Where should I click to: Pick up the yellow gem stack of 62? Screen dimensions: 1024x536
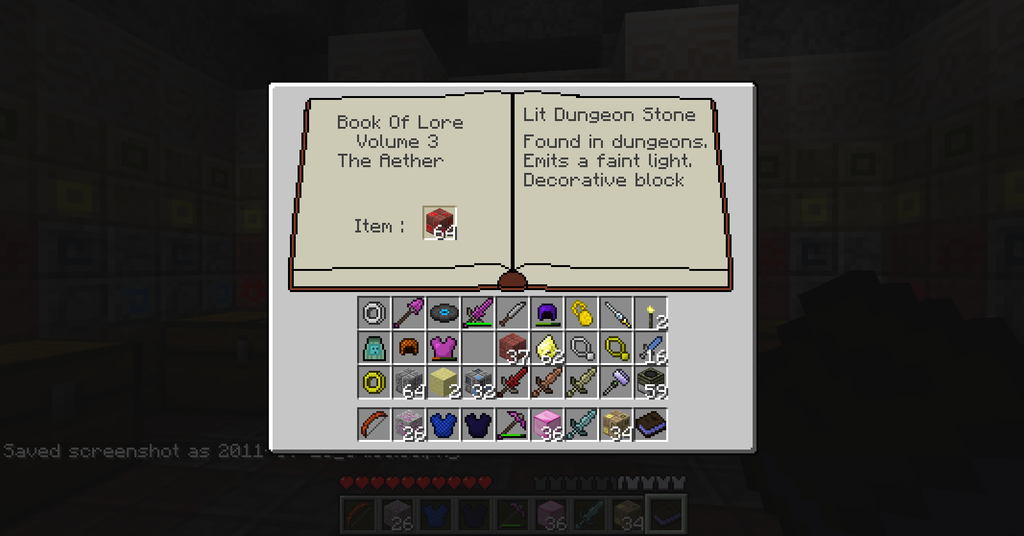click(x=547, y=348)
